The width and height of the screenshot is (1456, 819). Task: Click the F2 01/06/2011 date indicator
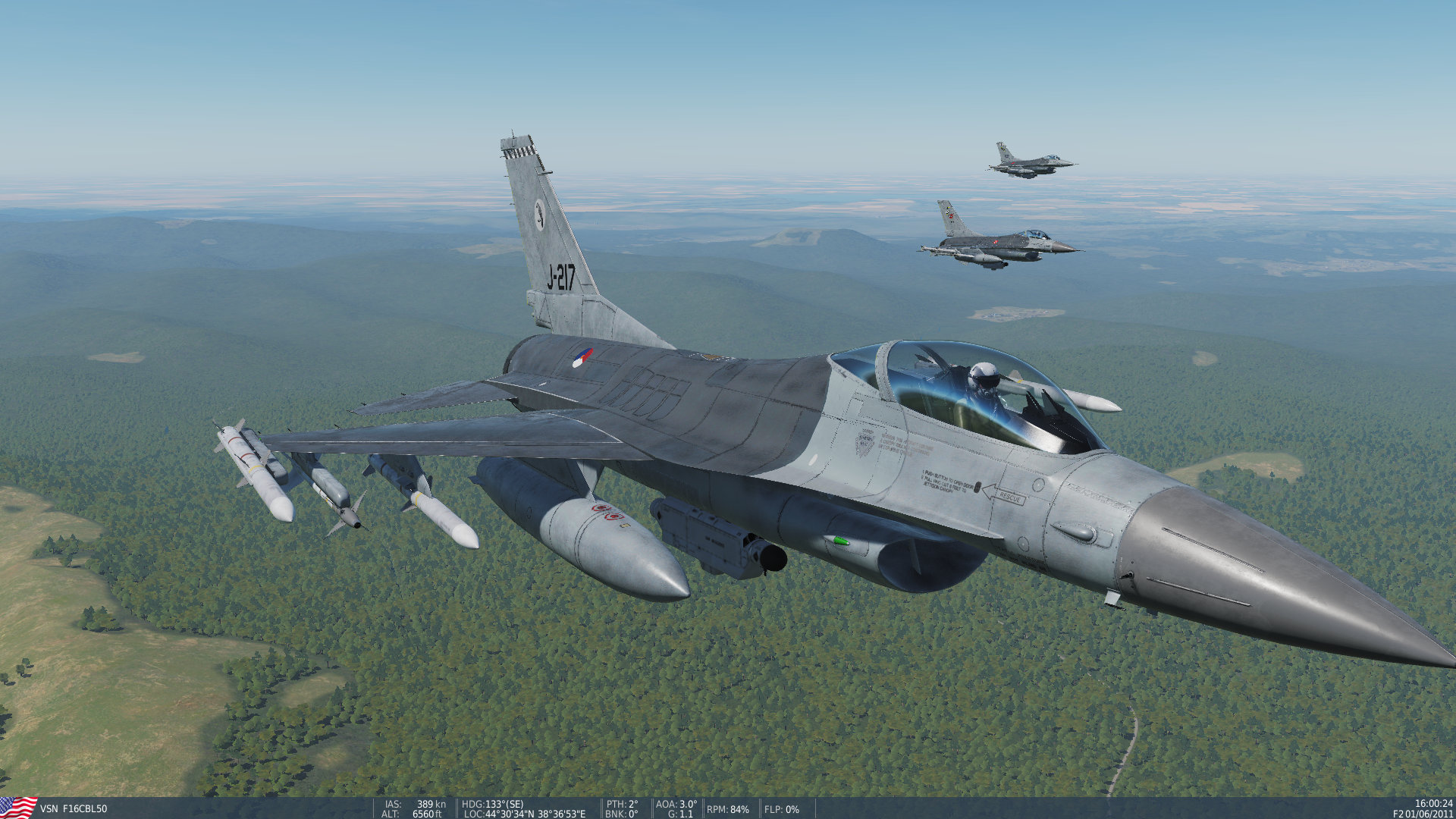click(1424, 814)
